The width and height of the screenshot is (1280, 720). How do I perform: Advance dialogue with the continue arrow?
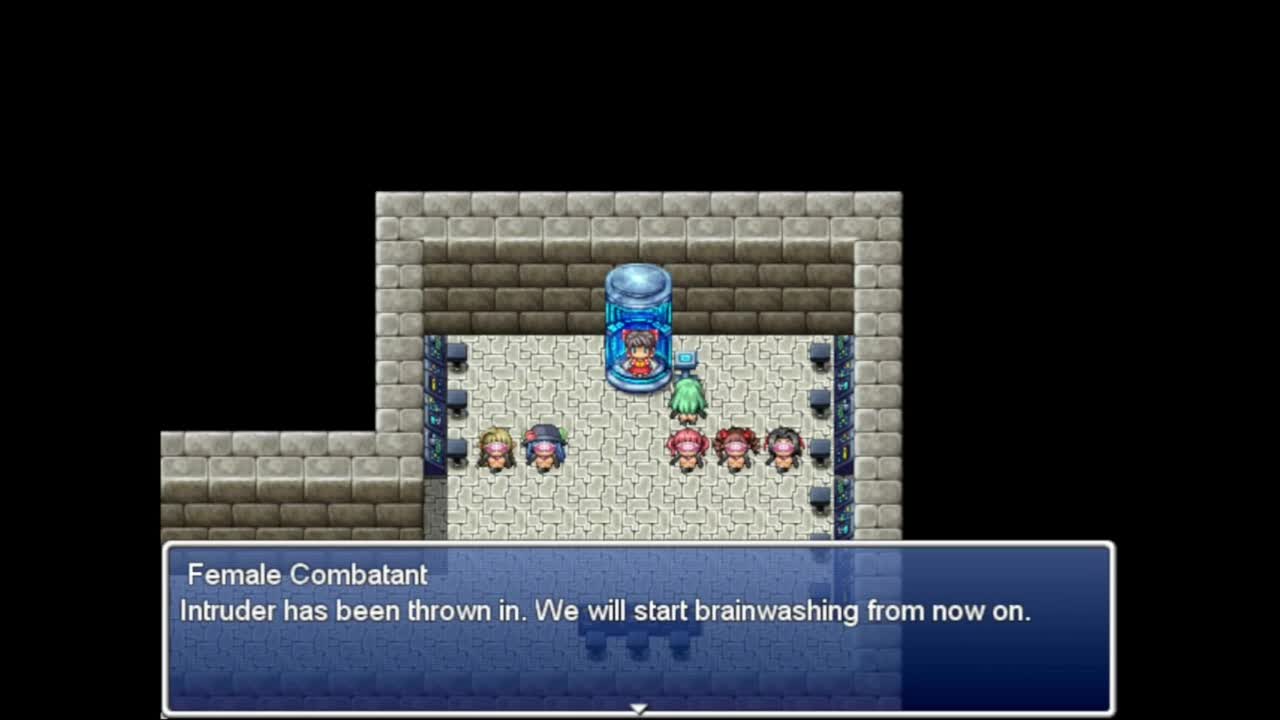pos(638,707)
